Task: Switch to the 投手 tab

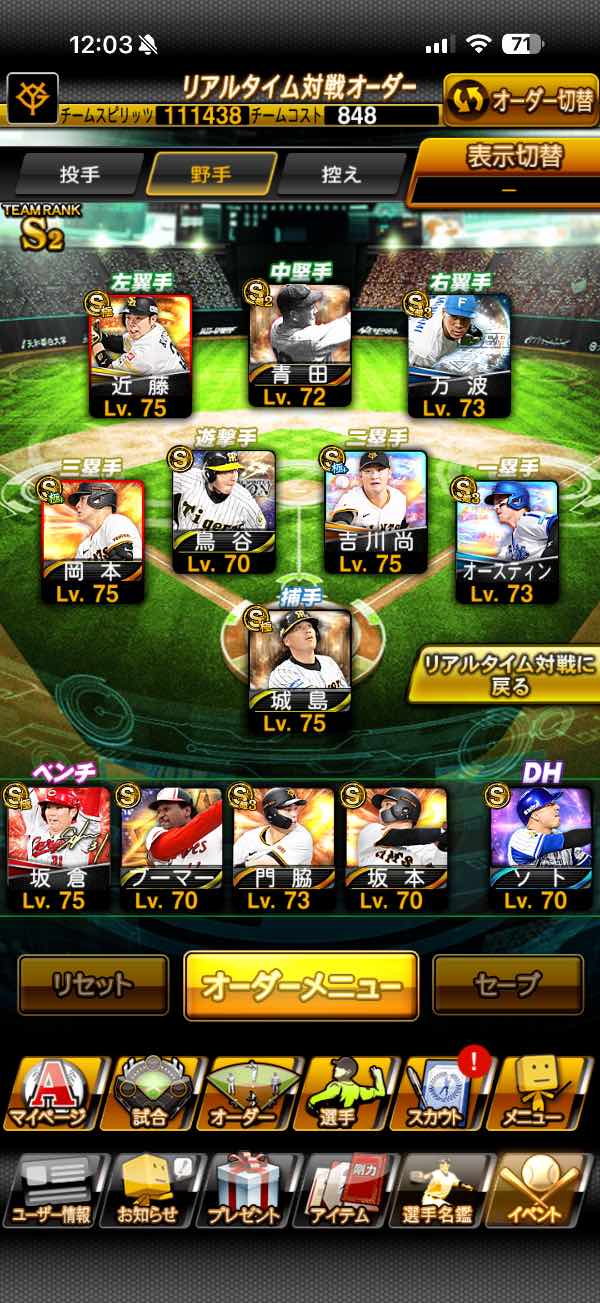Action: click(80, 174)
